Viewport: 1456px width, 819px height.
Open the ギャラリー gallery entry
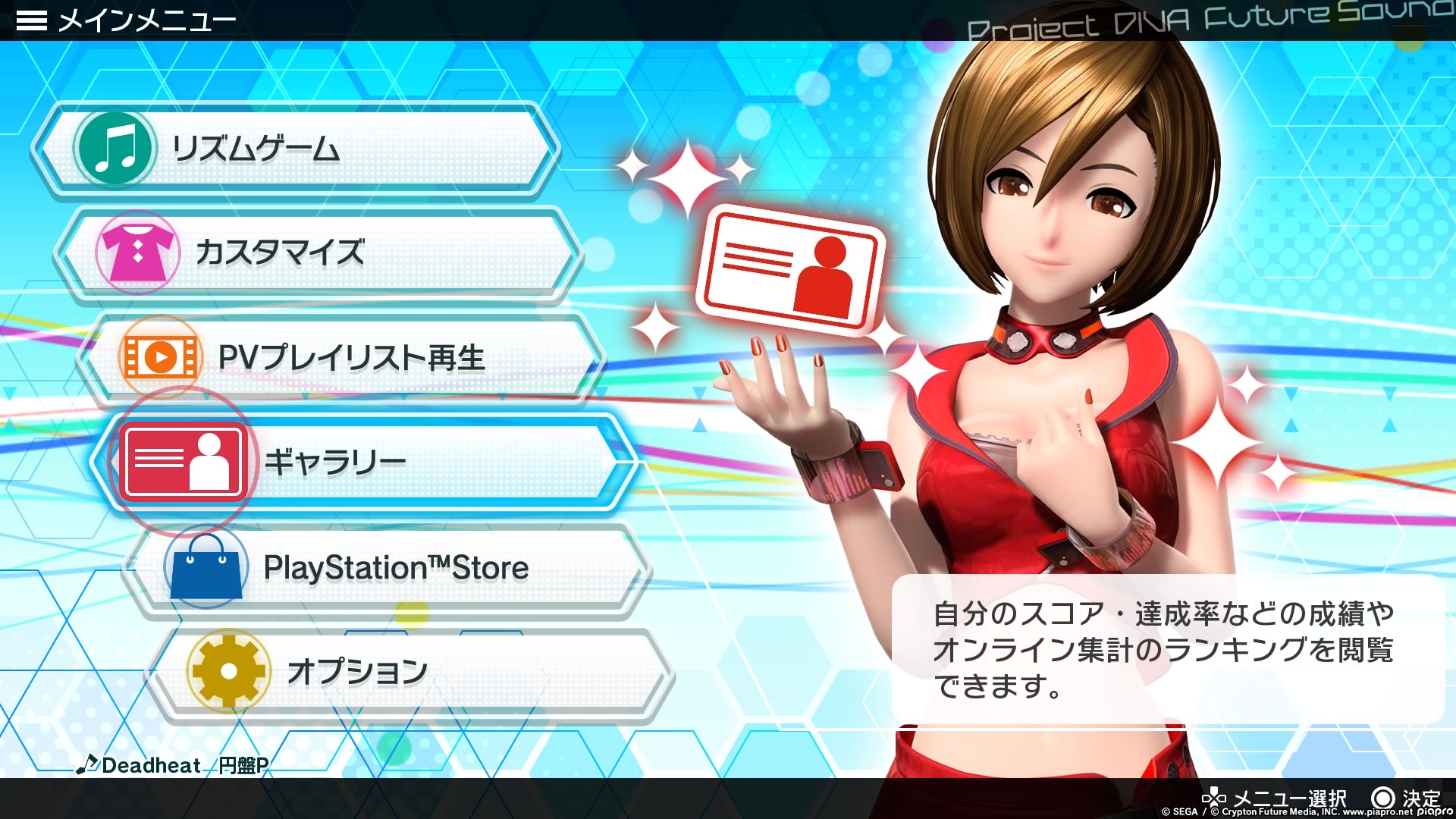point(364,462)
